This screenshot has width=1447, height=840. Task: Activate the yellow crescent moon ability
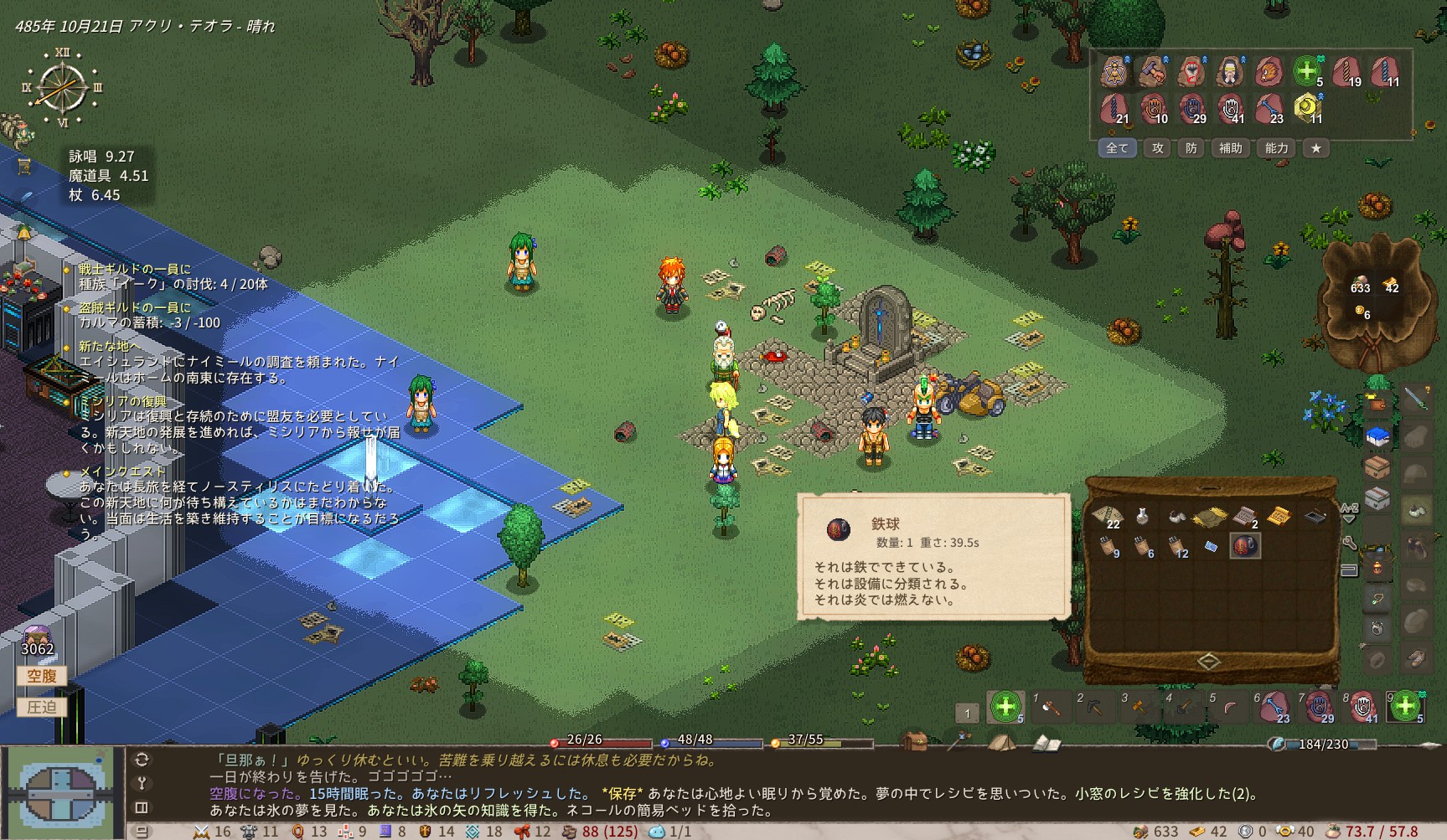[1306, 108]
